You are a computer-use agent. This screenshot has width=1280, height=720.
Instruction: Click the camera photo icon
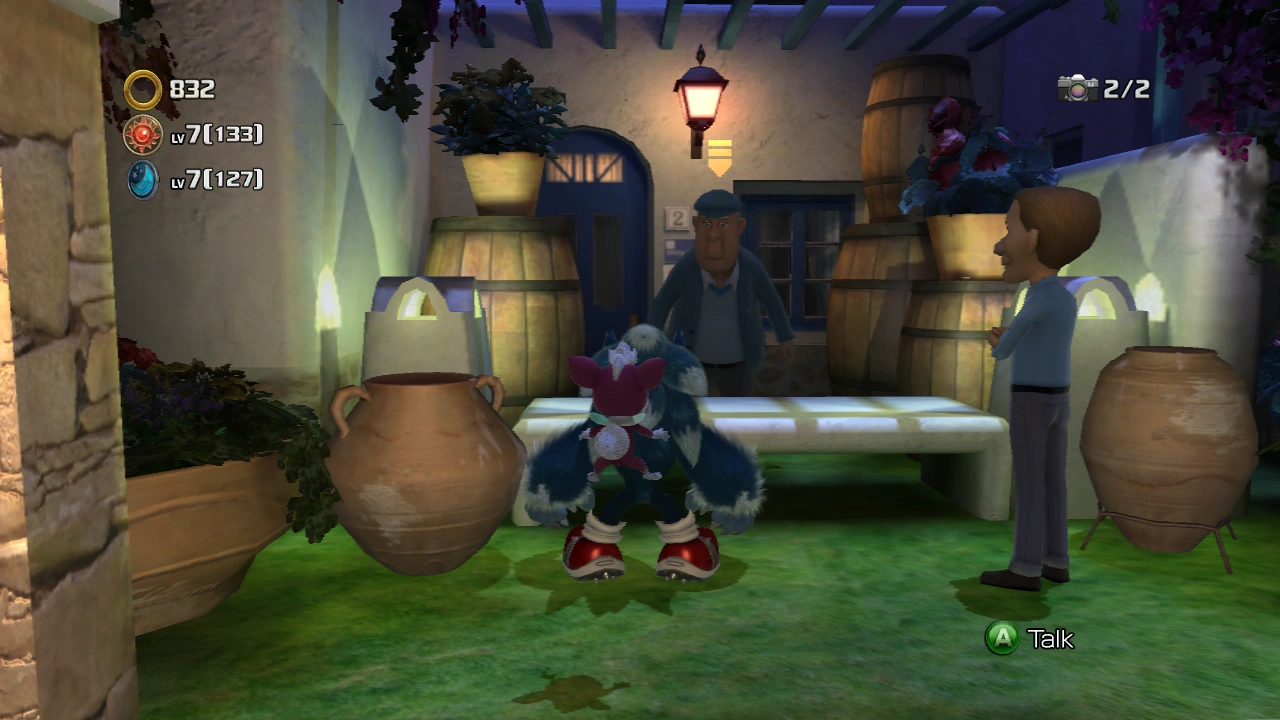click(1077, 89)
